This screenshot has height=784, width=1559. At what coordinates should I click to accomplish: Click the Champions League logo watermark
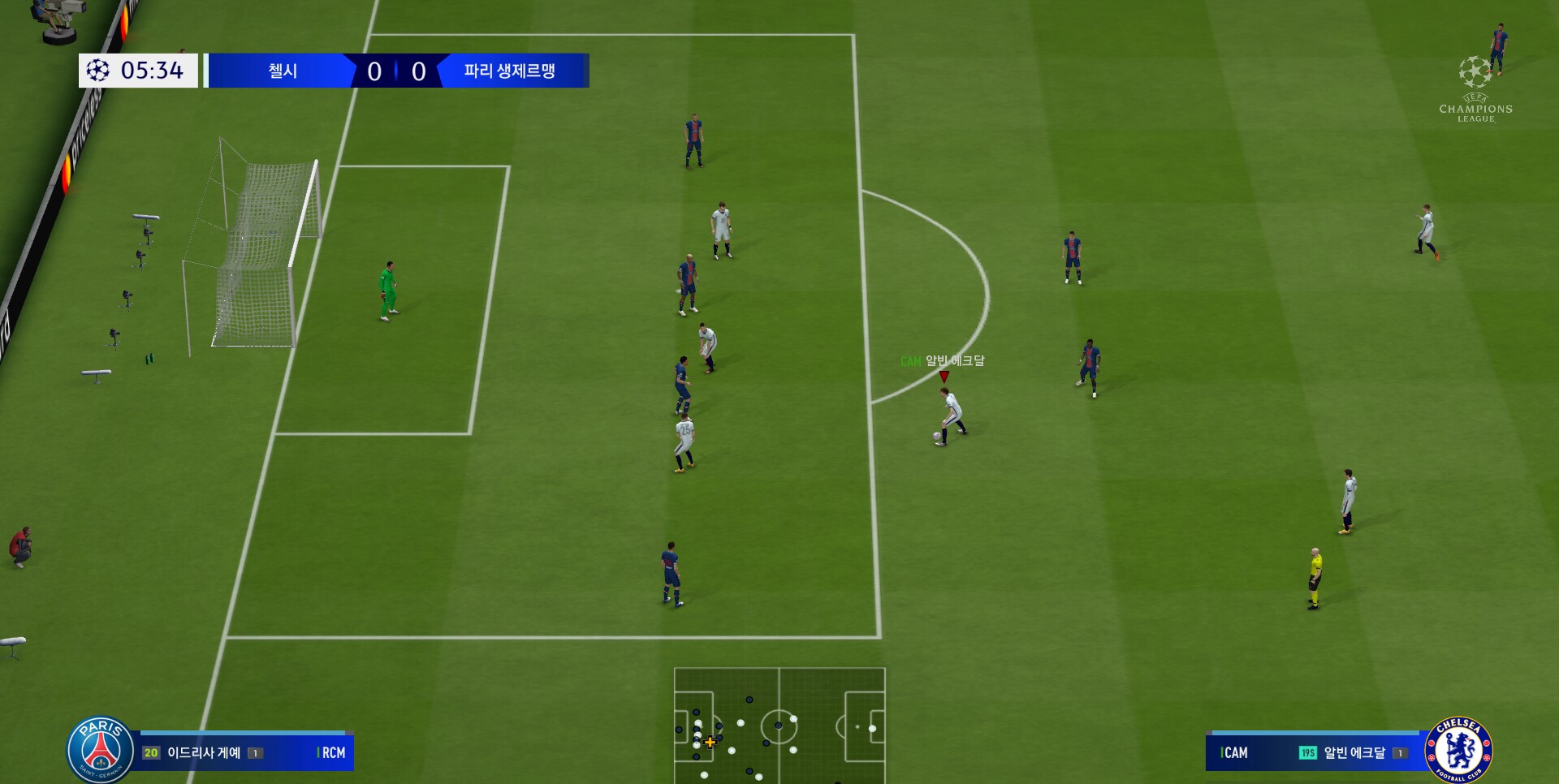[1475, 89]
